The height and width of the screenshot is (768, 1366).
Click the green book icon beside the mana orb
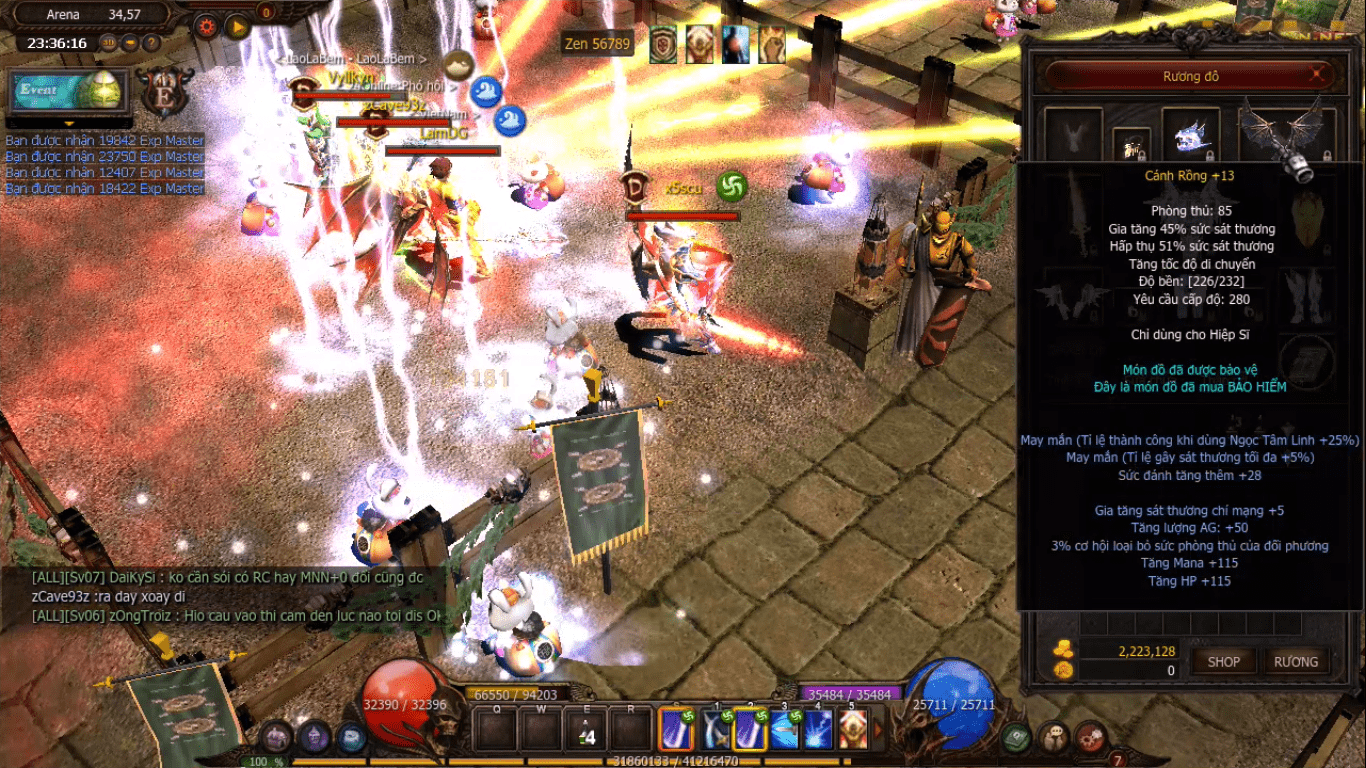coord(1017,737)
